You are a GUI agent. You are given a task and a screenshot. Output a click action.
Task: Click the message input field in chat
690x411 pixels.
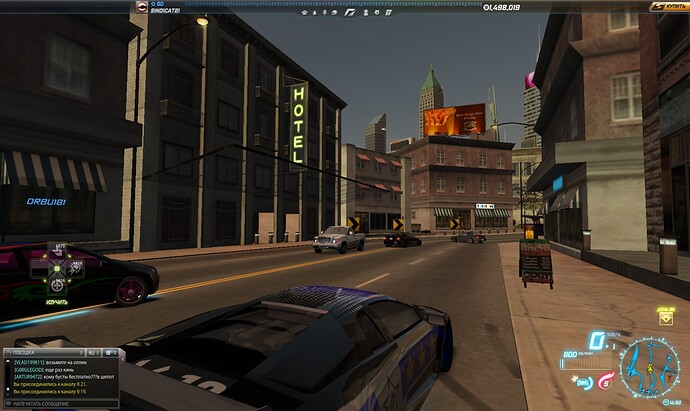(x=60, y=403)
